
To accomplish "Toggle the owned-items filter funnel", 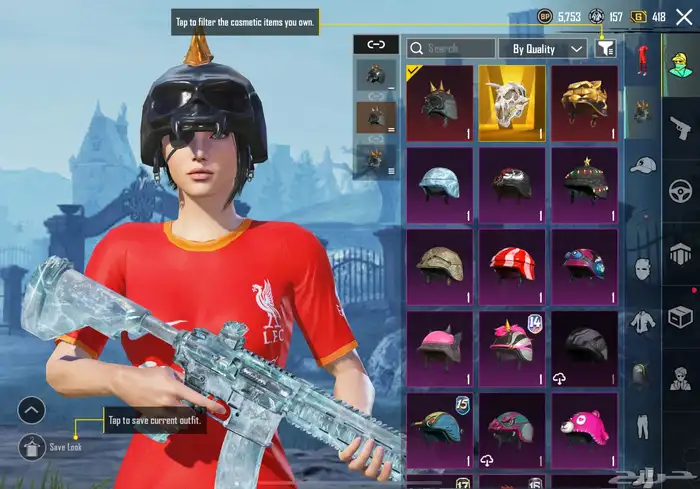I will click(x=605, y=47).
